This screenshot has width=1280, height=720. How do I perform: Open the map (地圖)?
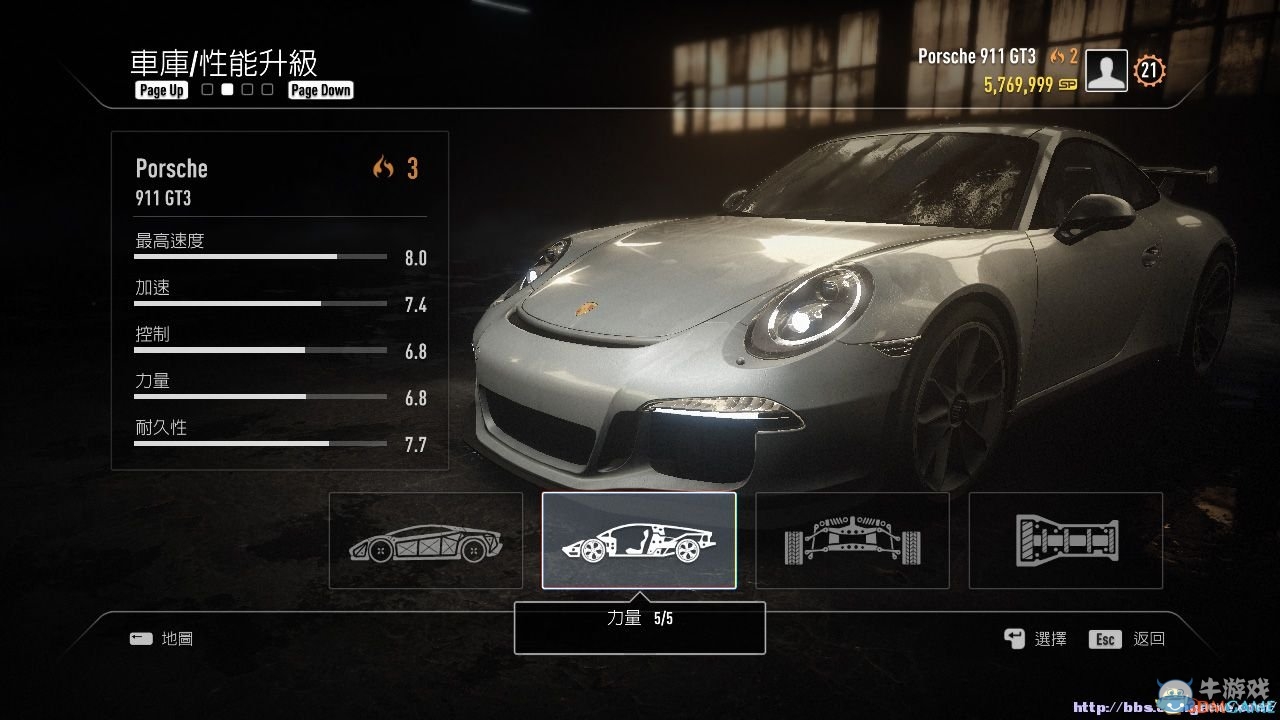point(161,638)
